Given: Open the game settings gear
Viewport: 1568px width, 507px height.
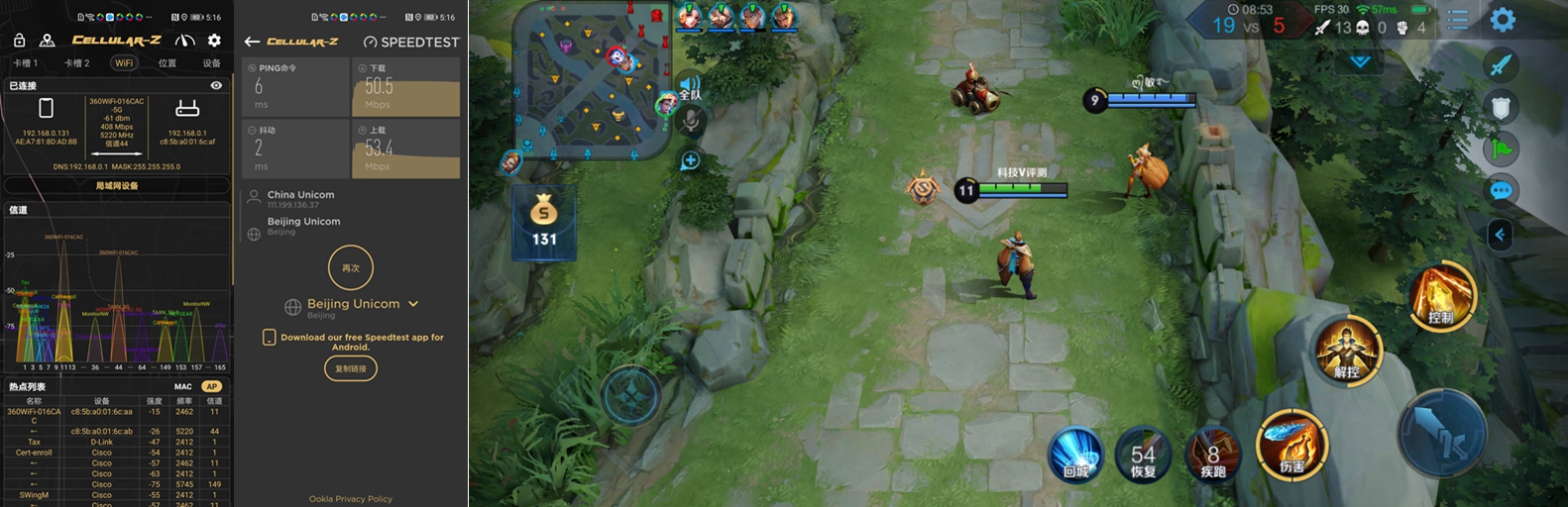Looking at the screenshot, I should pos(1503,20).
